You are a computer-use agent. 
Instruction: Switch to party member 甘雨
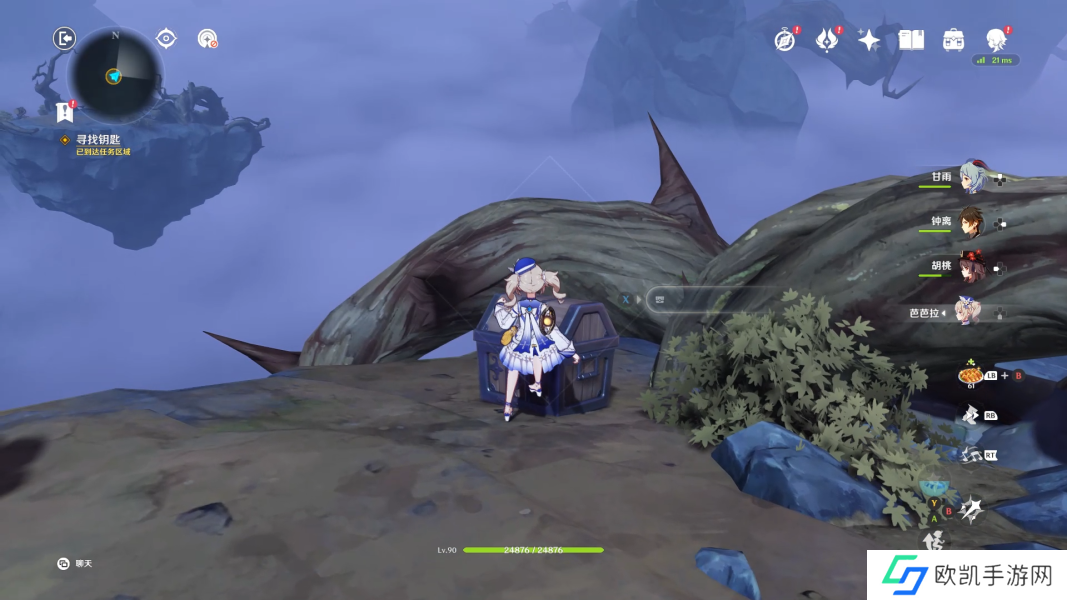(x=972, y=178)
